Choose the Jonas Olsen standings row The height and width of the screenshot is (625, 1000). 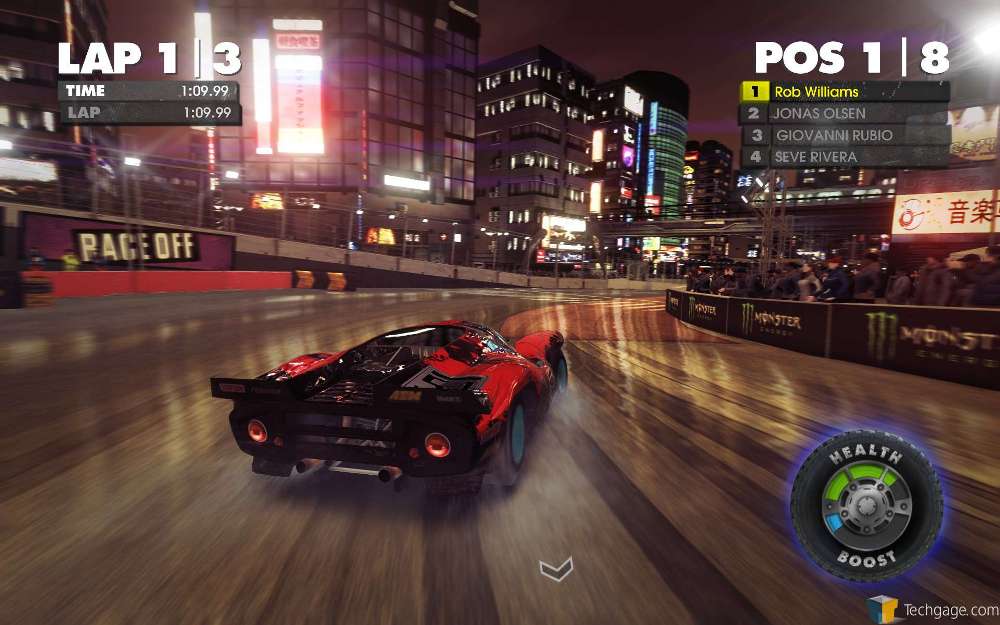[x=845, y=114]
